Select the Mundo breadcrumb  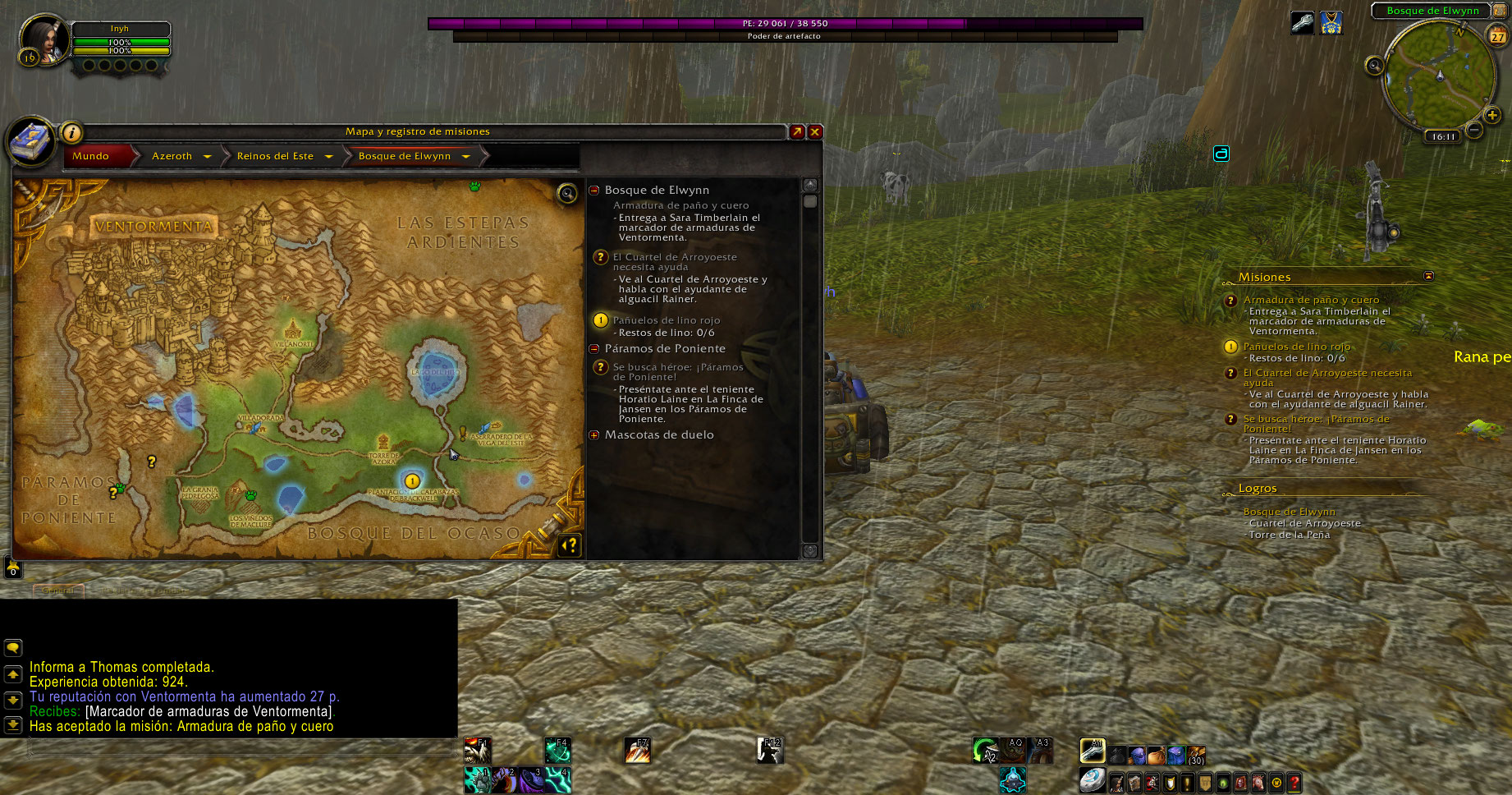coord(91,156)
